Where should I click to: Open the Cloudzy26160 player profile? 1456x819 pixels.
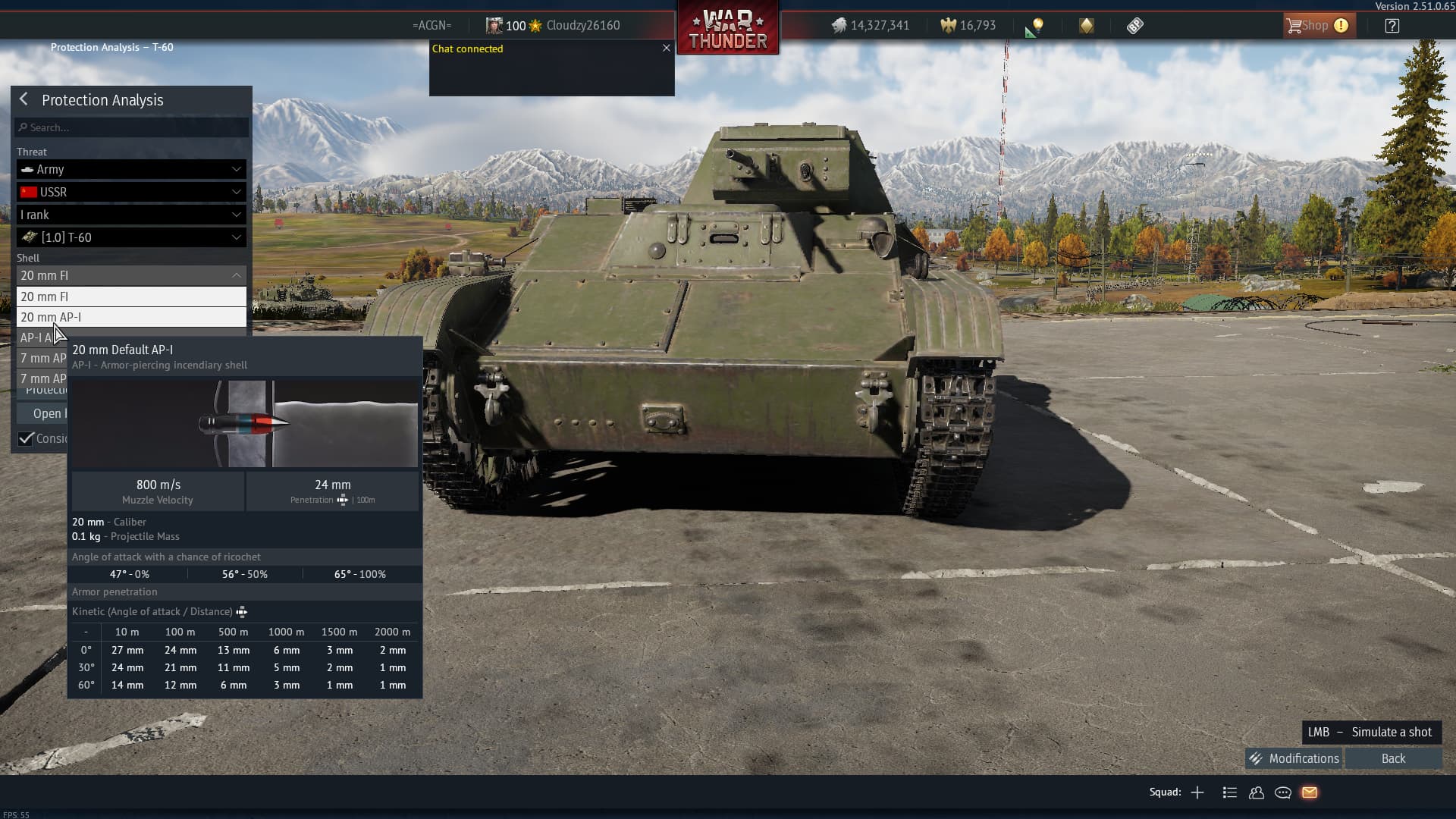[582, 26]
